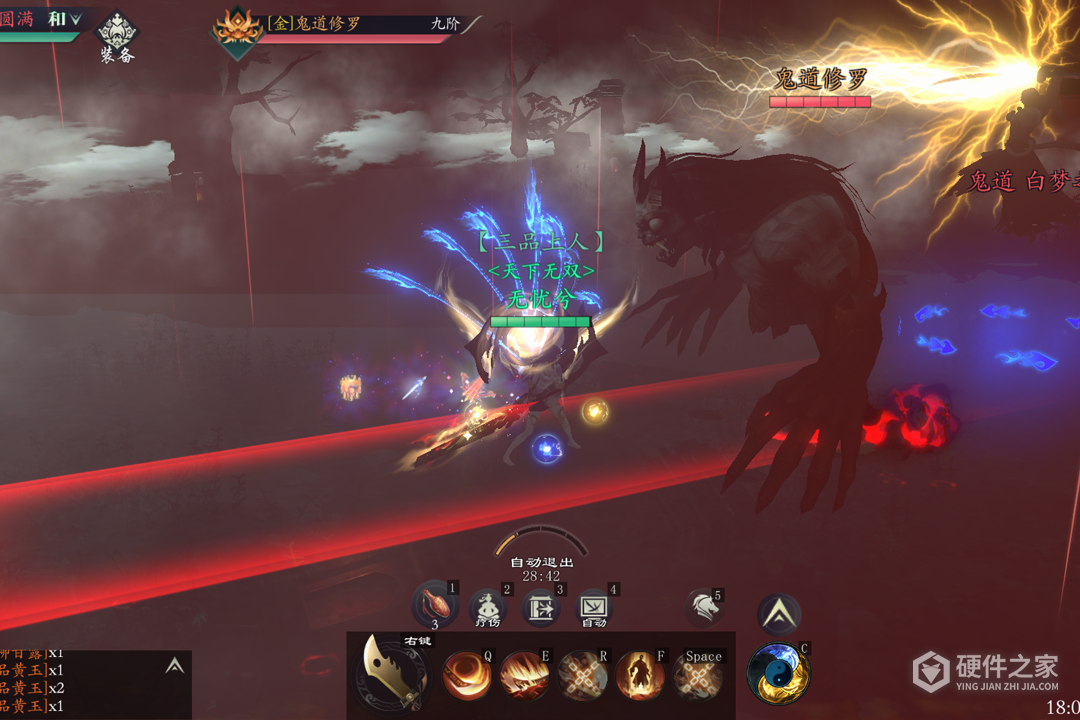Use the meat consumable in slot 1

click(x=434, y=607)
